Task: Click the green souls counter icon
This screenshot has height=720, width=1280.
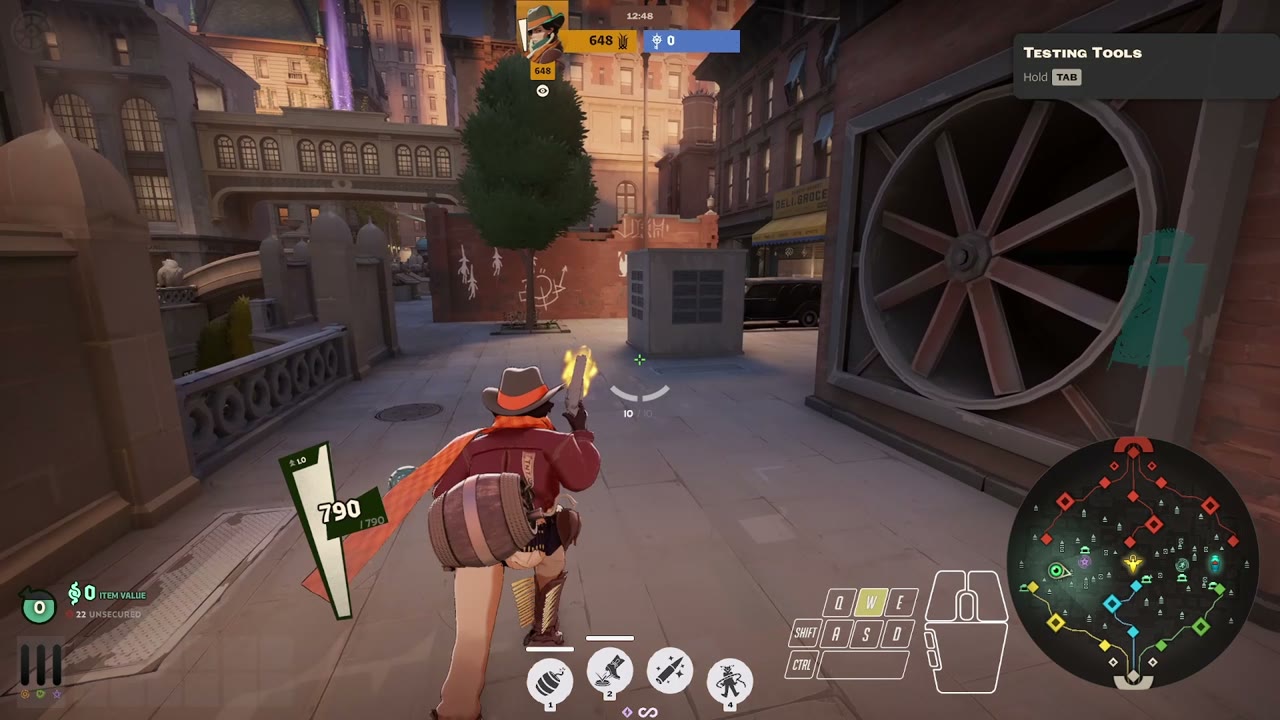Action: pos(38,605)
